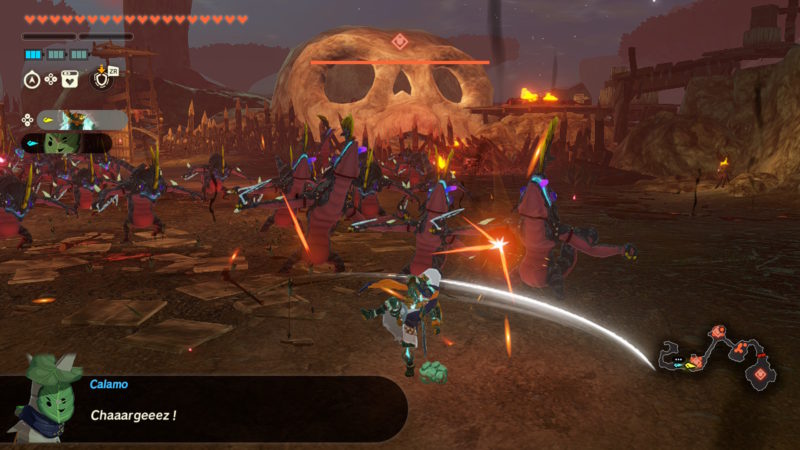800x450 pixels.
Task: Activate the shield ability icon
Action: coord(101,78)
